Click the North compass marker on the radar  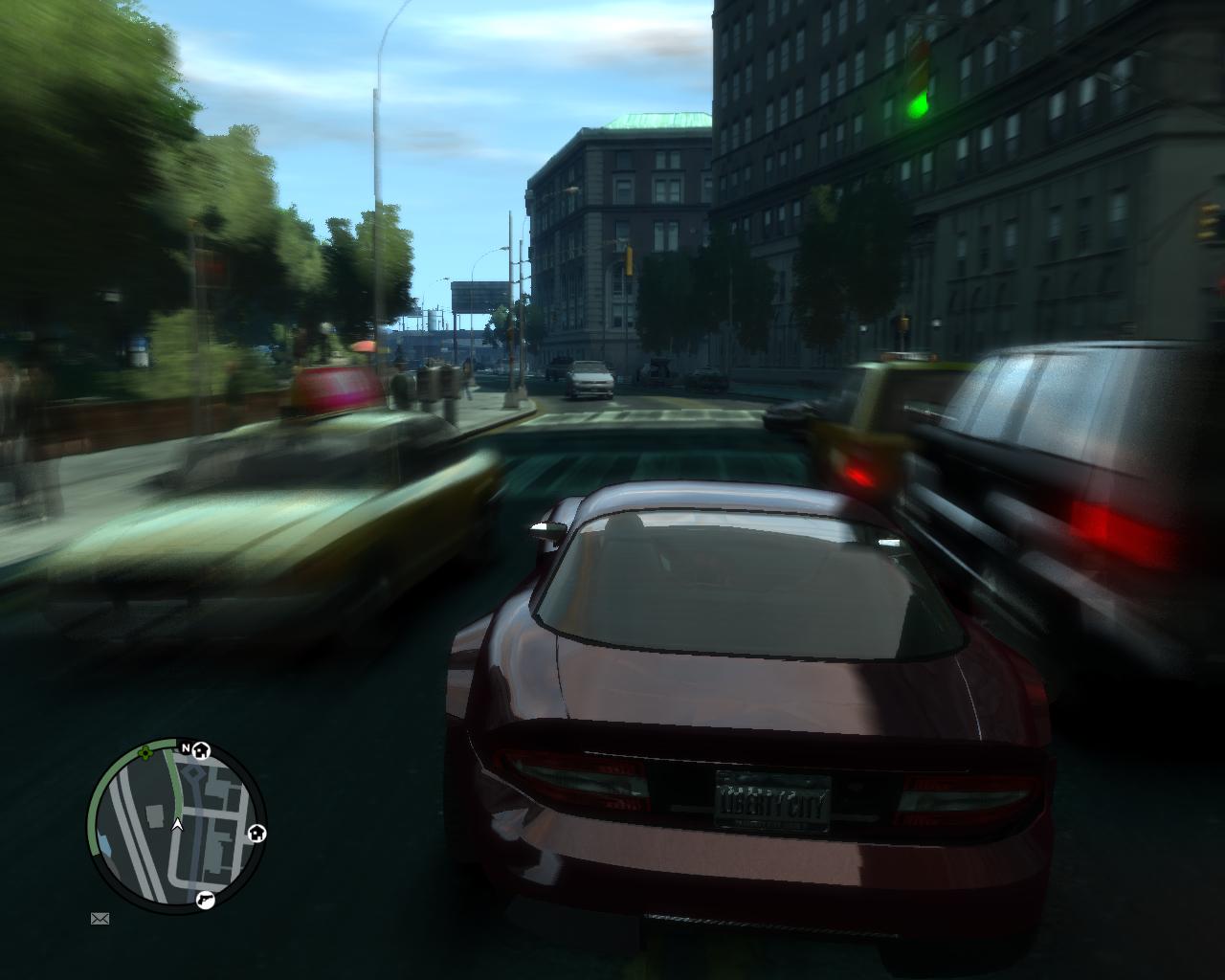point(185,746)
